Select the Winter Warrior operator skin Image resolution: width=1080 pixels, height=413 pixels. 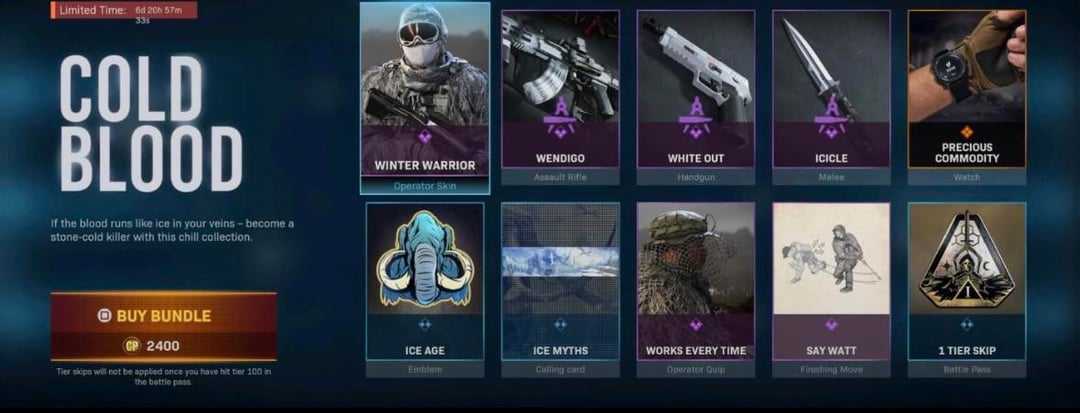424,97
